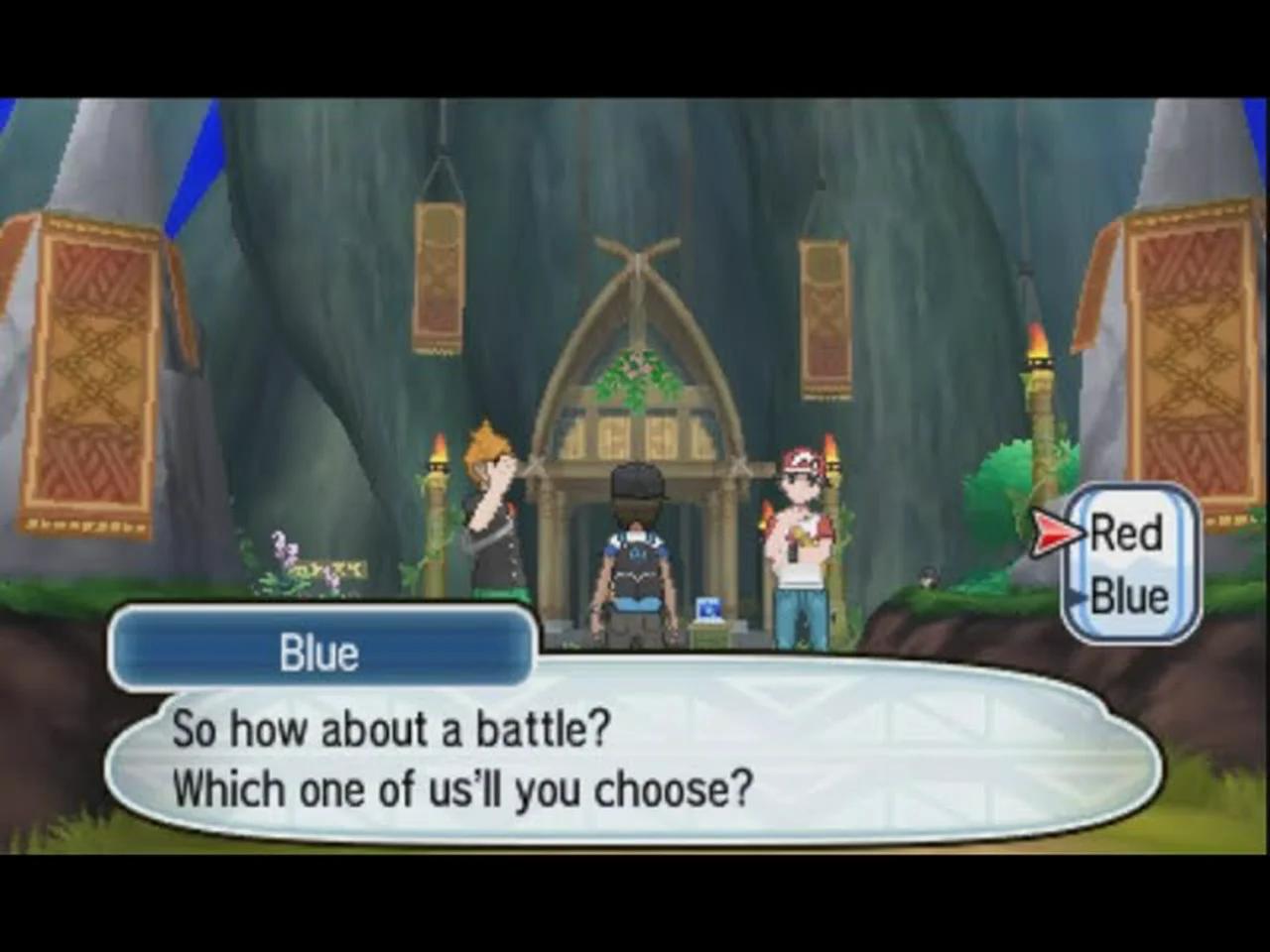
Task: Click the Blue name tab on the dialog
Action: [x=320, y=652]
